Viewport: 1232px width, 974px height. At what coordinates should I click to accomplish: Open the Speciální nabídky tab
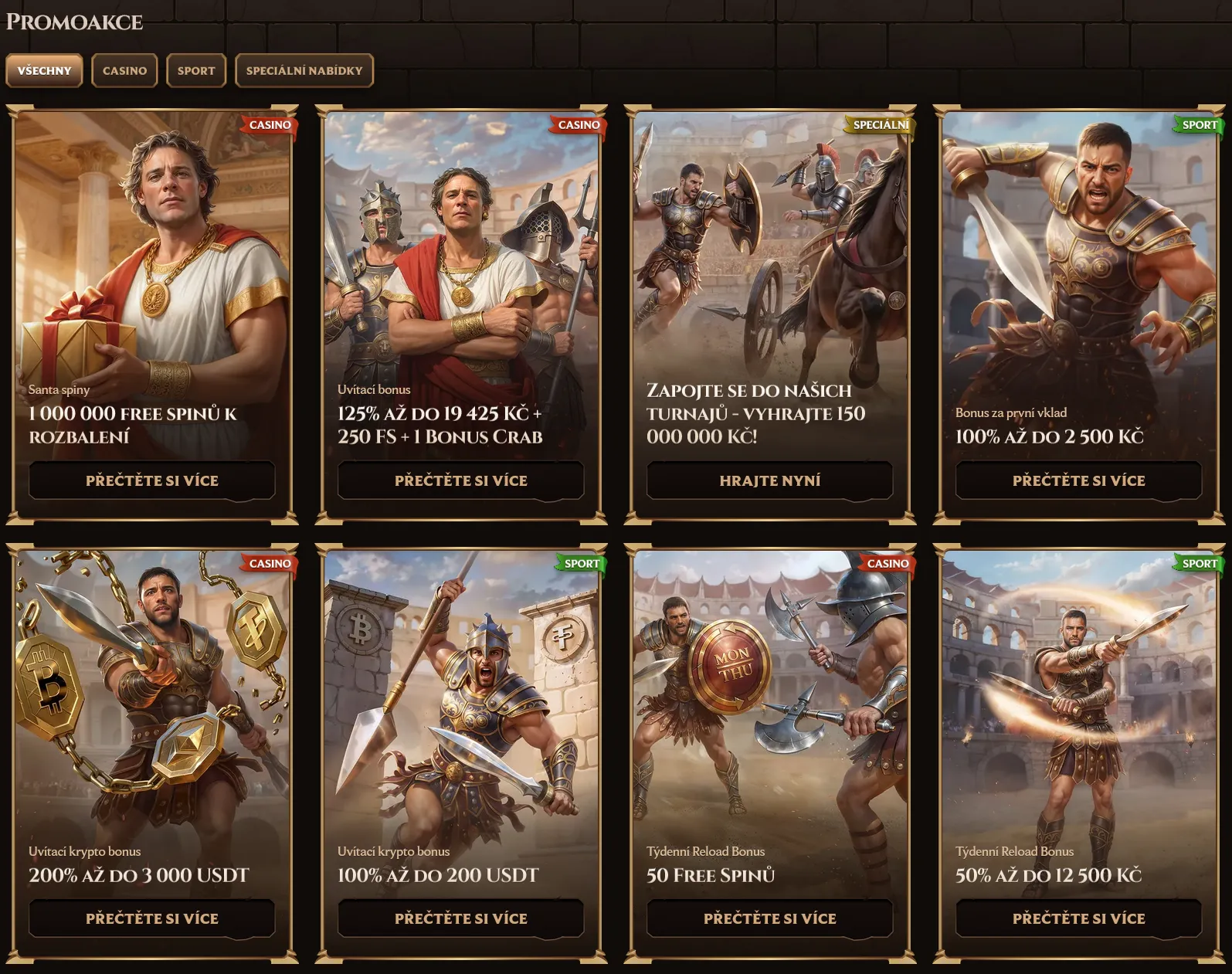pos(304,70)
